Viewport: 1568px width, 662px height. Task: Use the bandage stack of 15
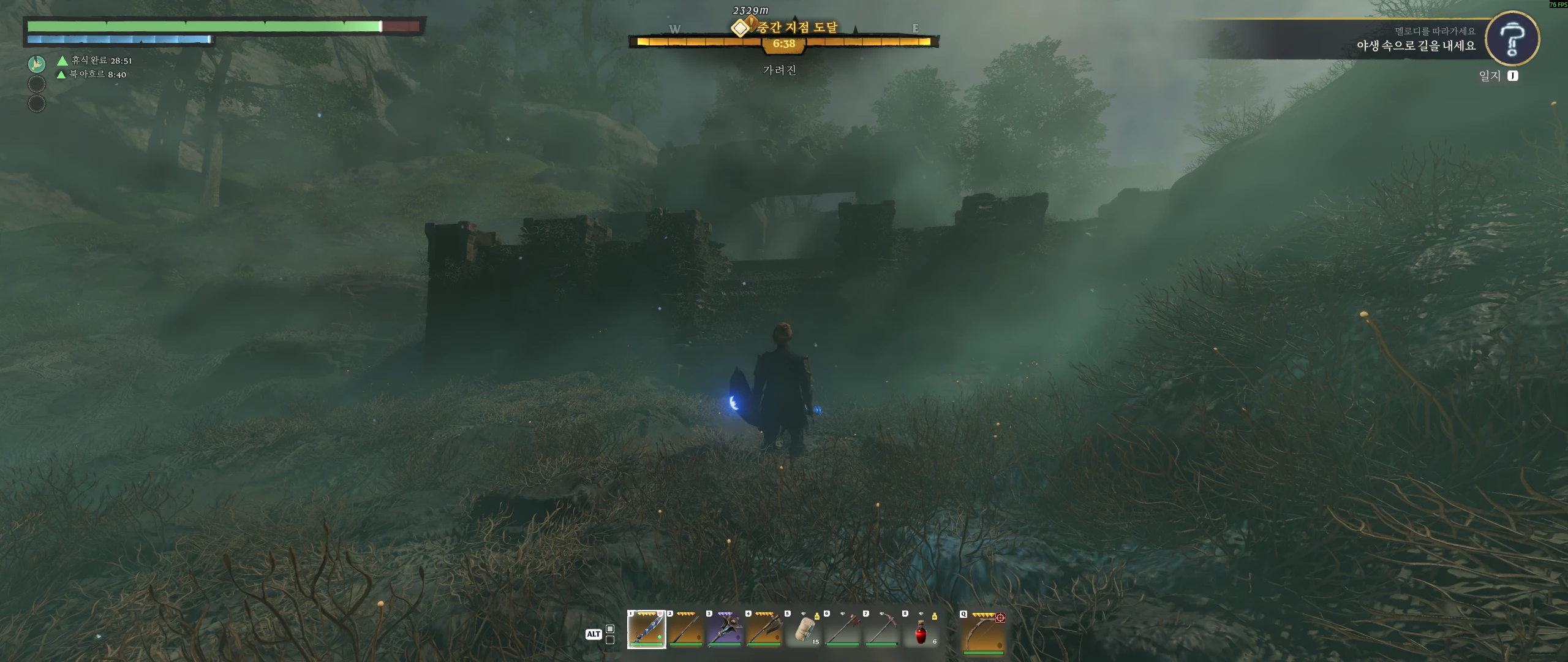(804, 629)
